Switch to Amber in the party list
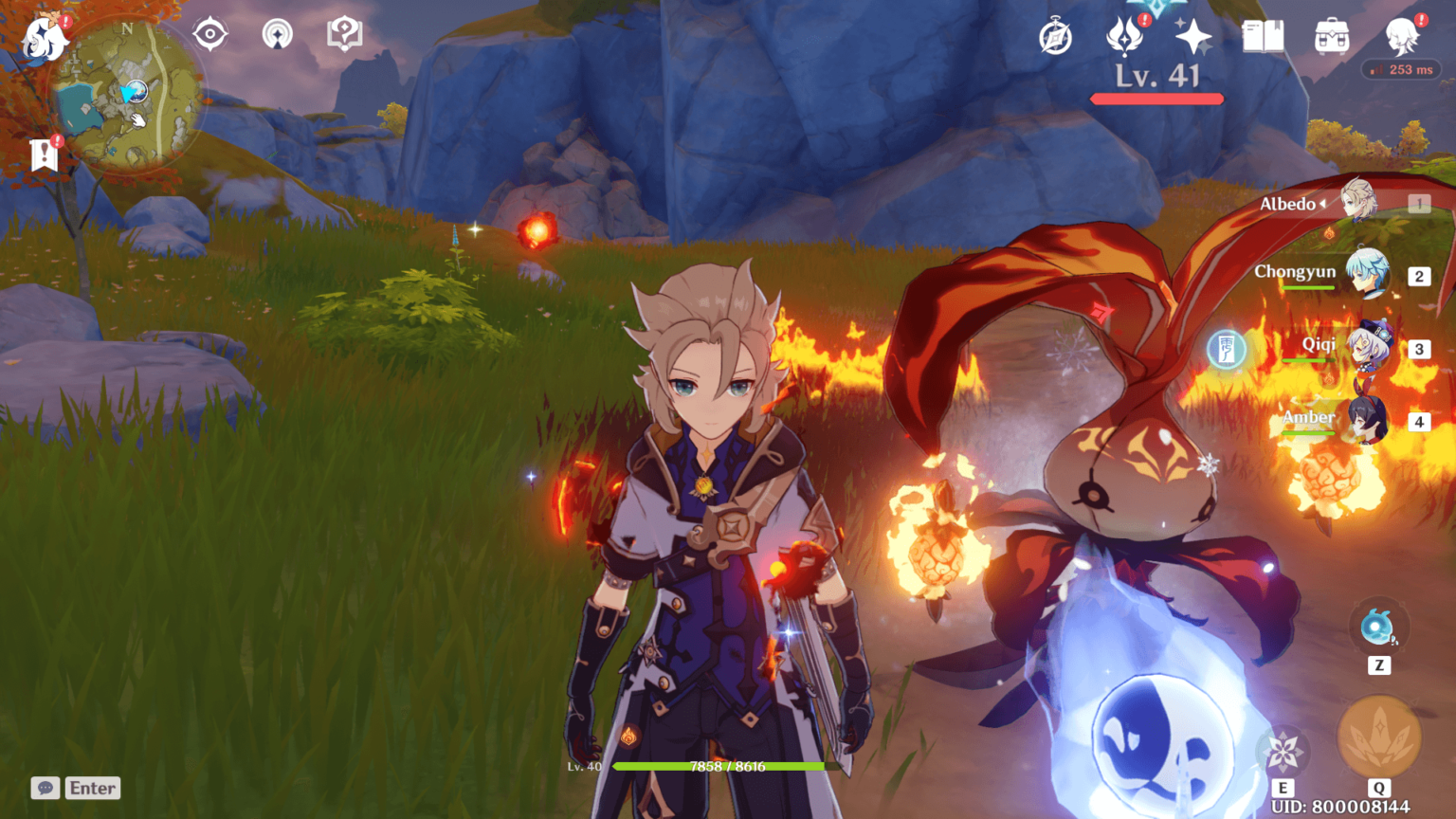This screenshot has width=1456, height=819. [x=1365, y=420]
